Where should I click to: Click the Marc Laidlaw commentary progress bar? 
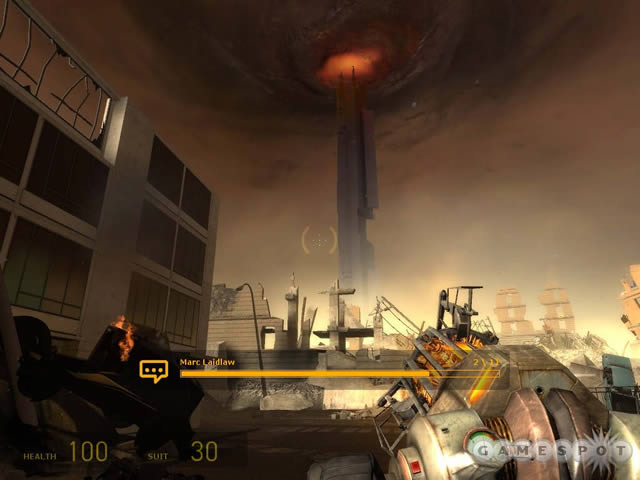click(x=339, y=374)
